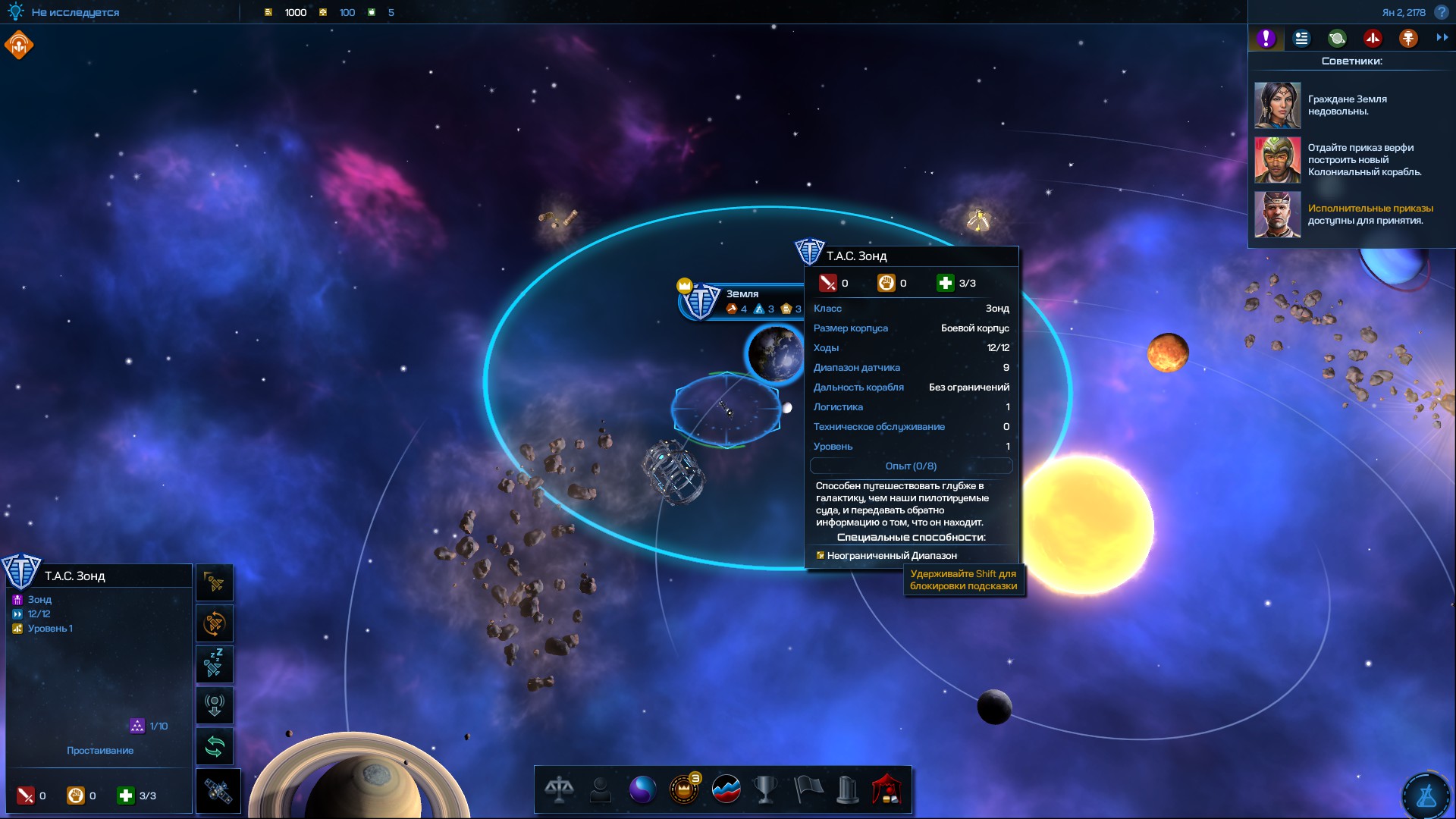Click the orange ship icon in top-left corner
This screenshot has height=819, width=1456.
tap(19, 45)
